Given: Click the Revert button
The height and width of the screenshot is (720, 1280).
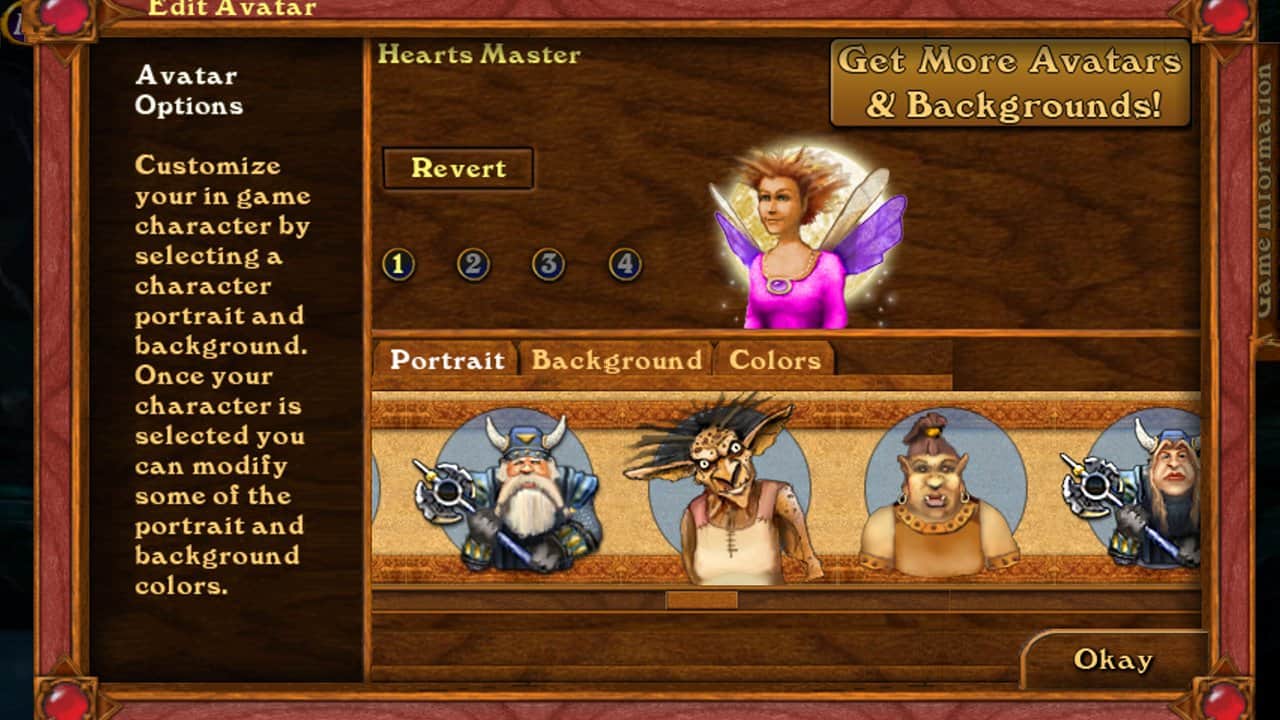Looking at the screenshot, I should tap(458, 168).
